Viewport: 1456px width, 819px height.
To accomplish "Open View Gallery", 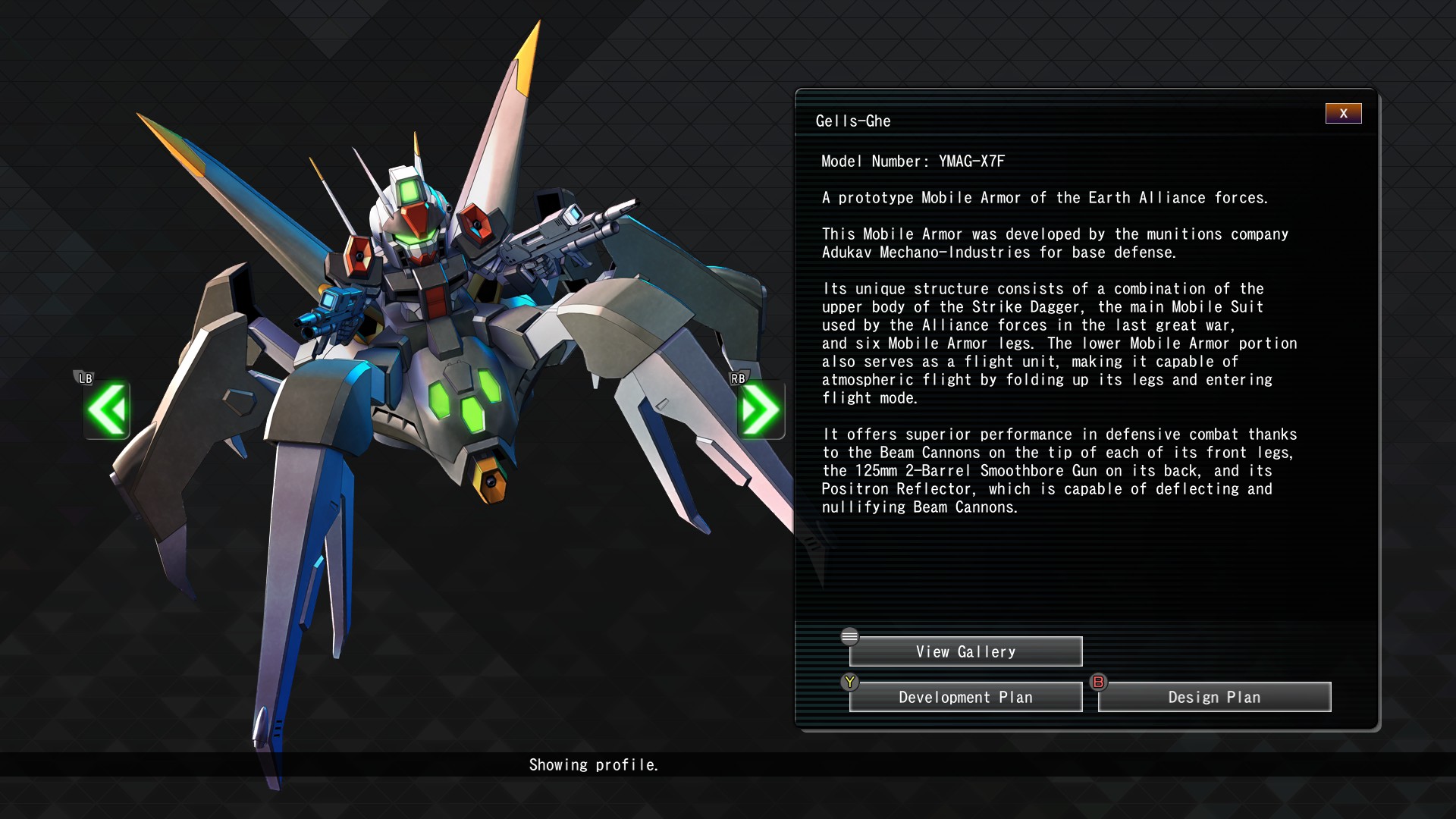I will (965, 651).
